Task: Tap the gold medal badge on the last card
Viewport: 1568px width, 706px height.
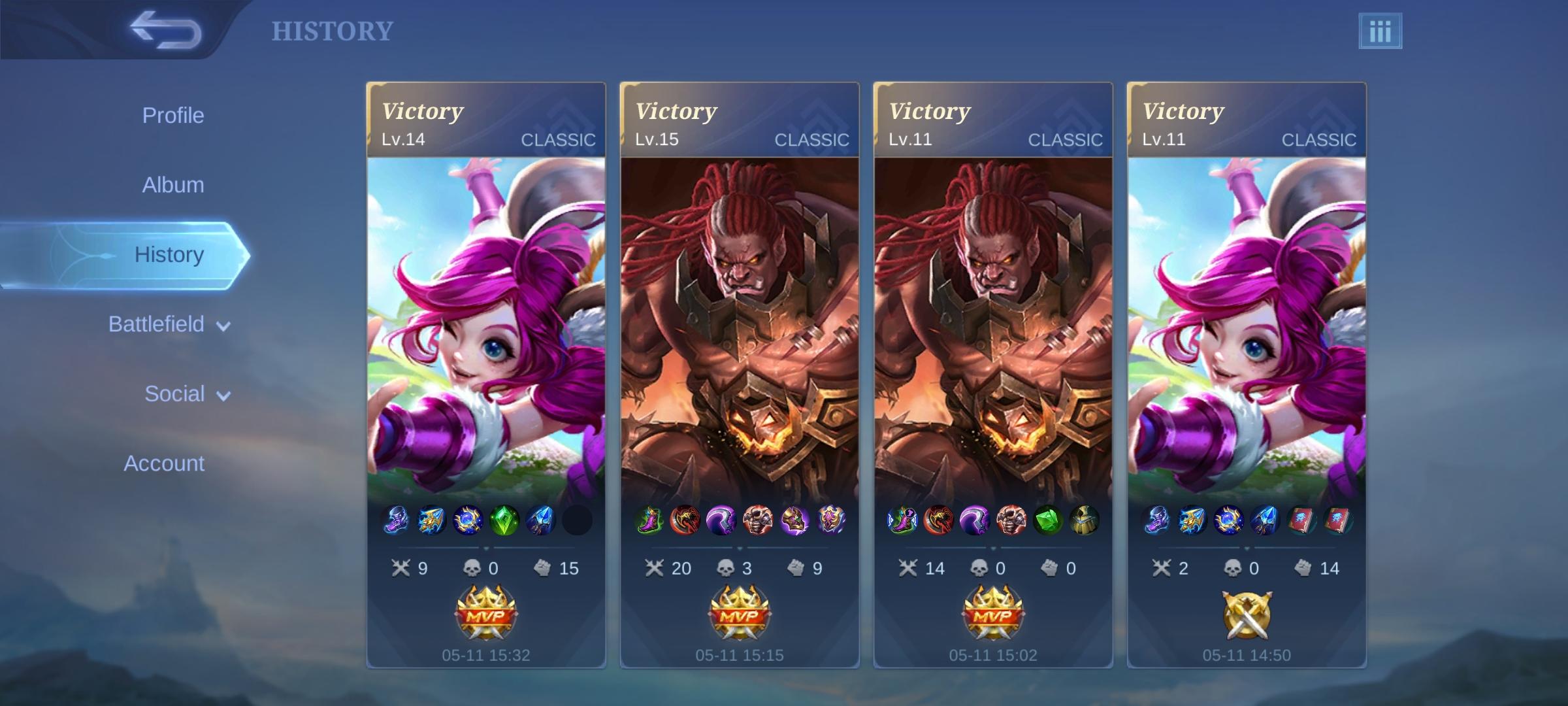Action: pos(1248,614)
